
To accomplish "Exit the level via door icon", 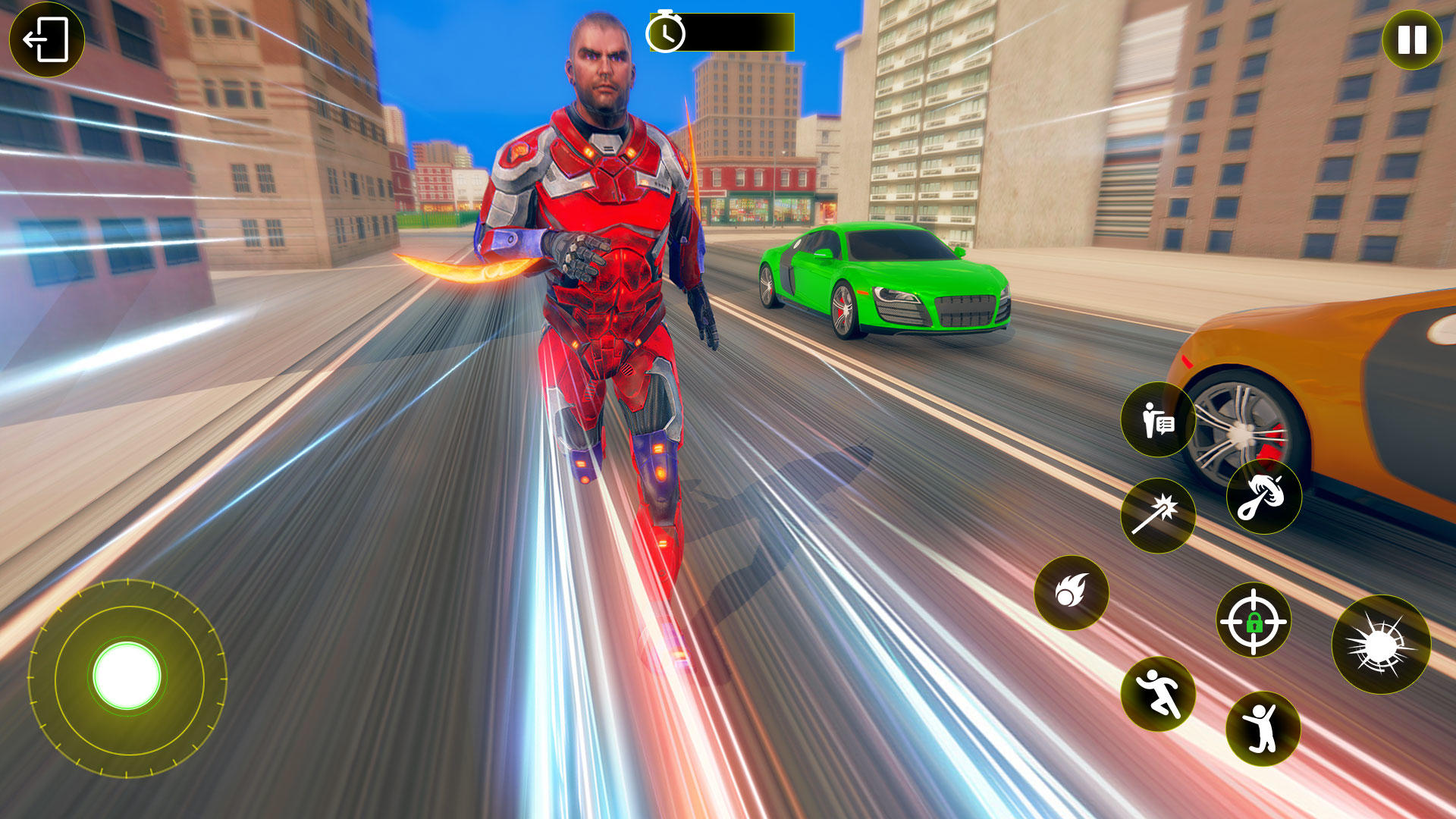I will click(x=45, y=38).
